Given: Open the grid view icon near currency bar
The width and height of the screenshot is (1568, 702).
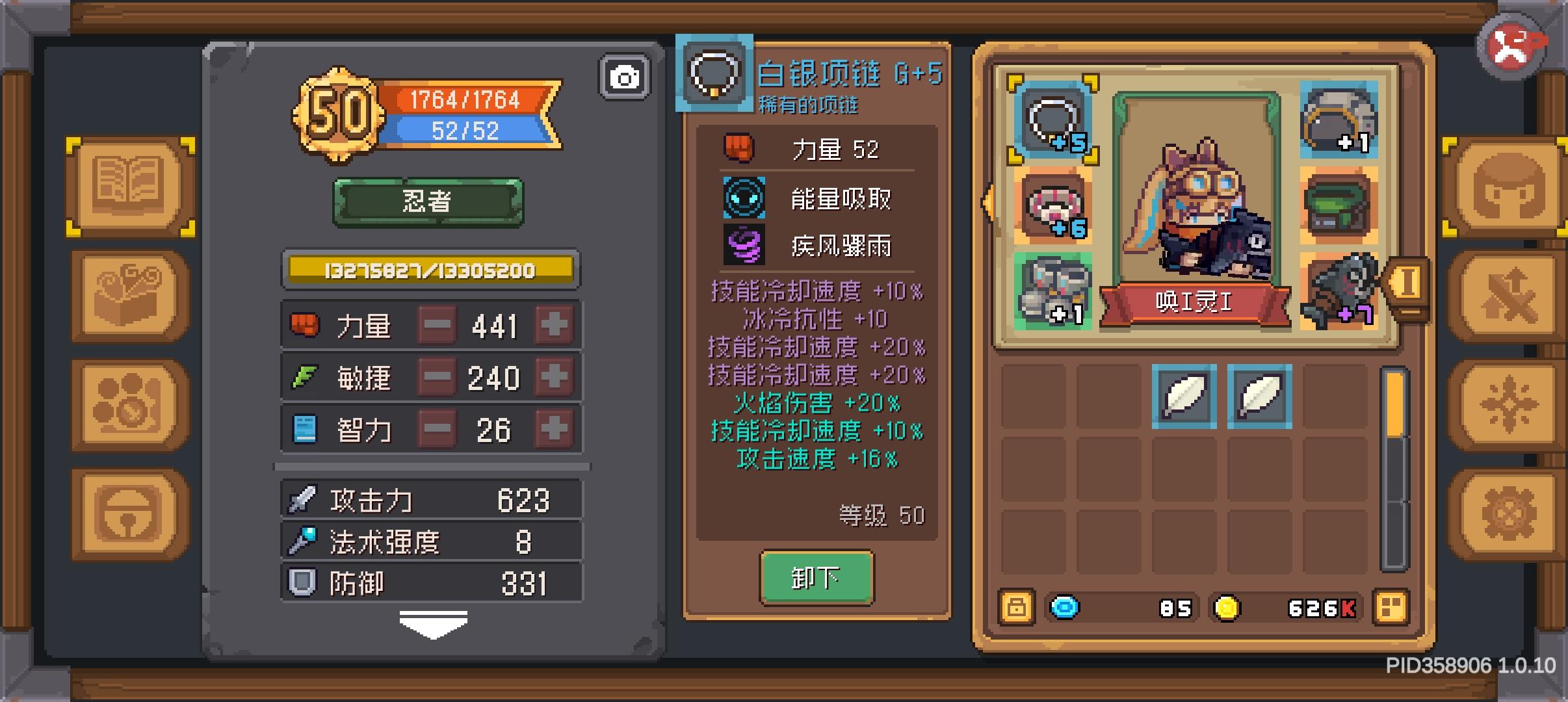Looking at the screenshot, I should pos(1391,608).
